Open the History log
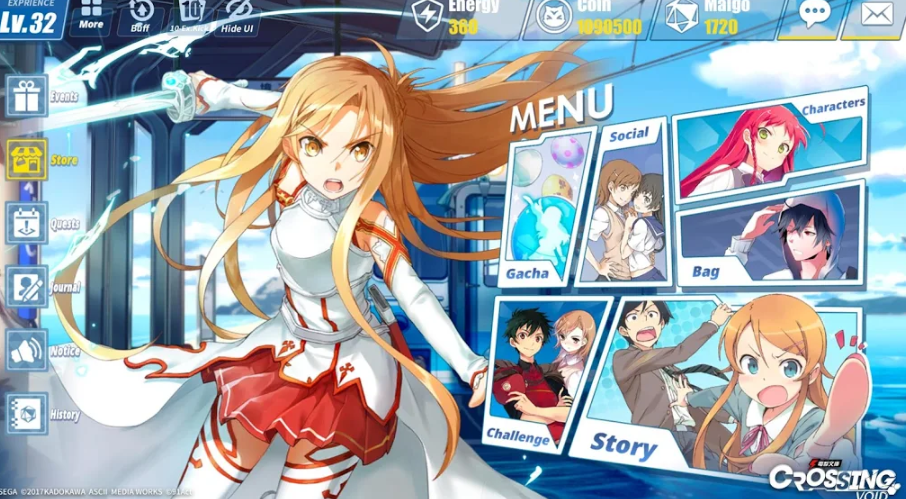This screenshot has width=906, height=499. coord(27,413)
